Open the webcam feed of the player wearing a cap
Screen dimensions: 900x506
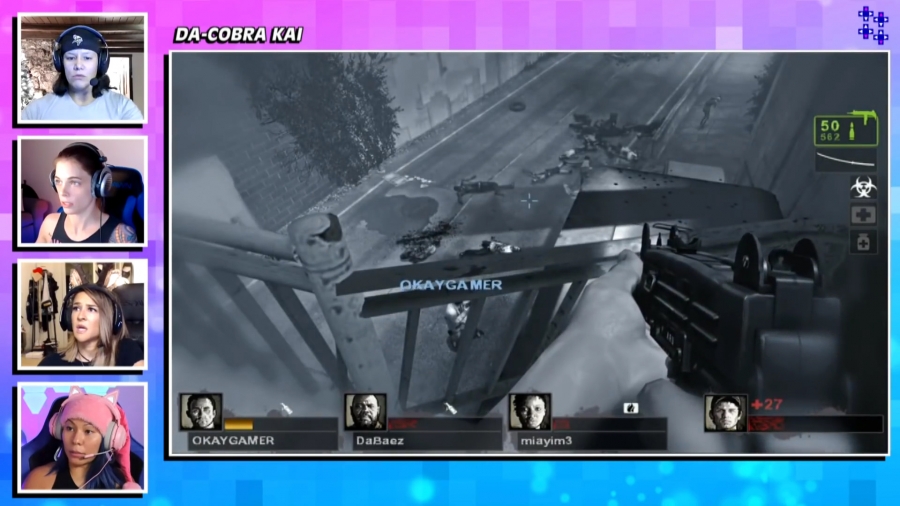coord(82,68)
